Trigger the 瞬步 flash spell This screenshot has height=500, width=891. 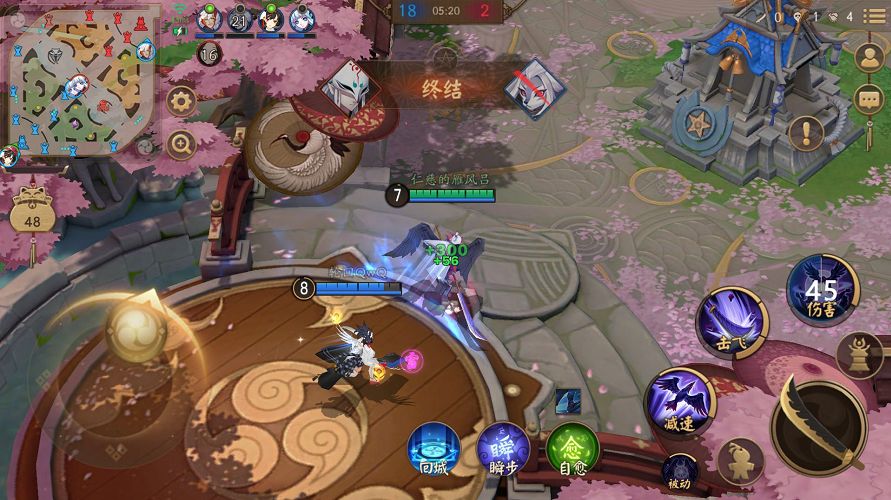click(503, 449)
